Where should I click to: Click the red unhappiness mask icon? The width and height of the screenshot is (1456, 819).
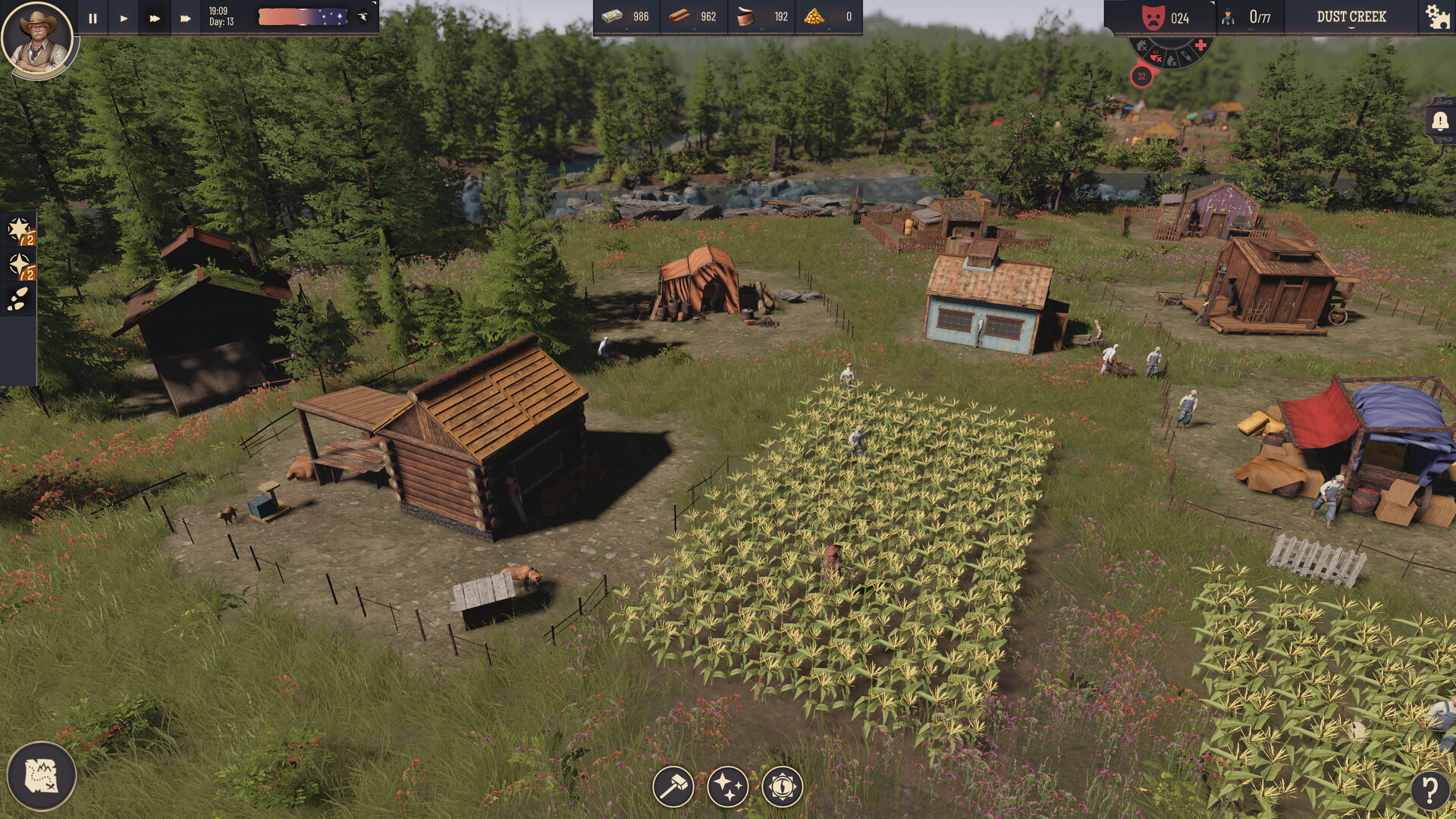[1153, 17]
